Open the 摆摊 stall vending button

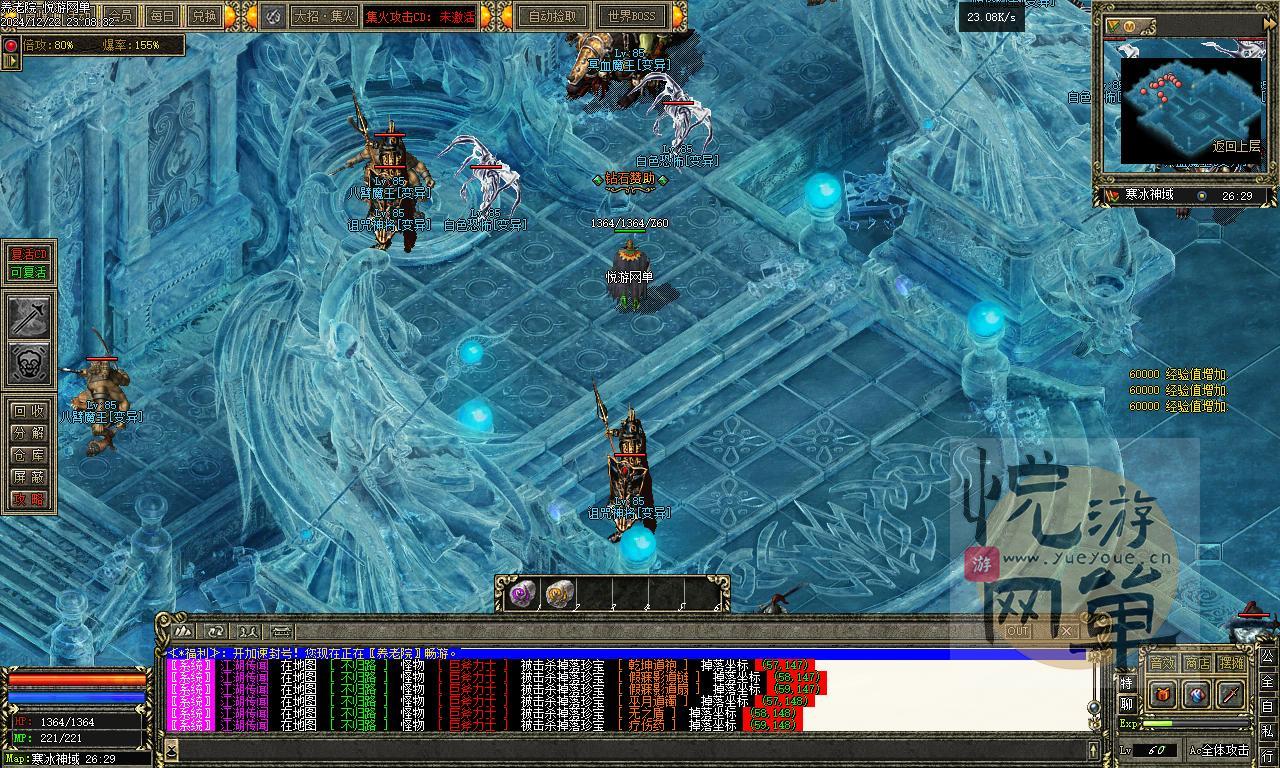[x=1232, y=663]
